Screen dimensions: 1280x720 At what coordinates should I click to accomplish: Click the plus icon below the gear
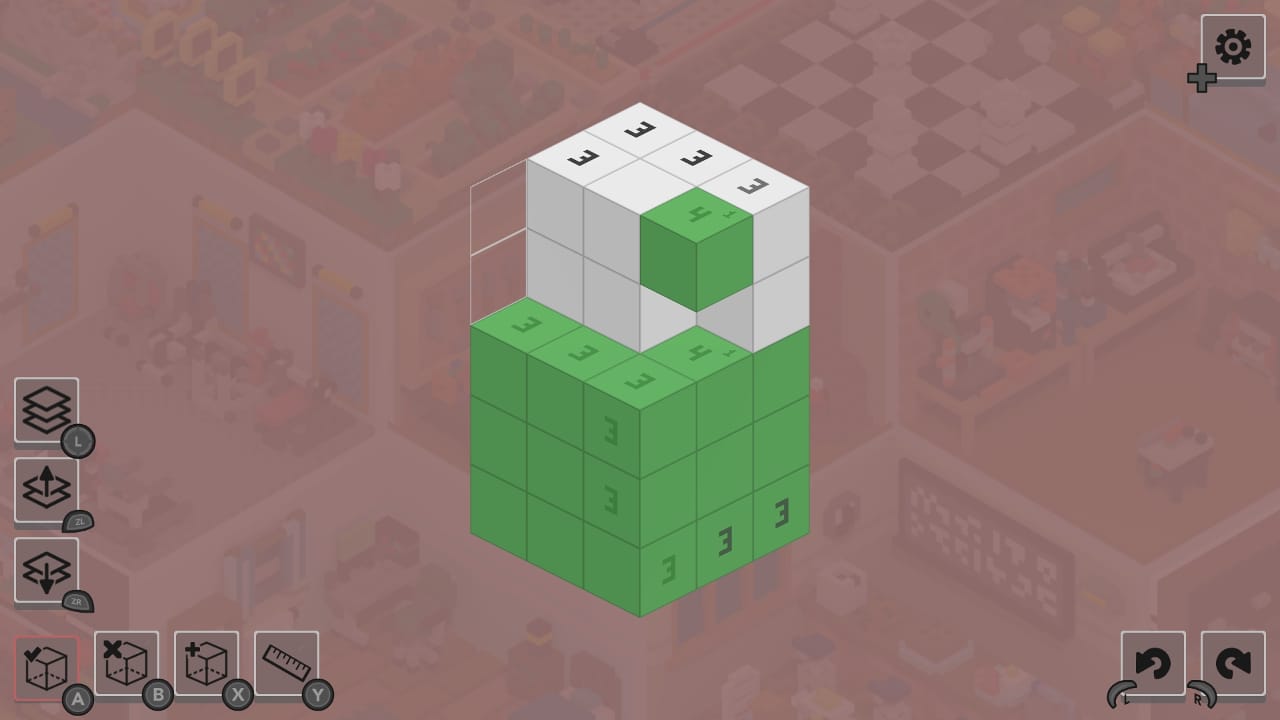[x=1202, y=79]
